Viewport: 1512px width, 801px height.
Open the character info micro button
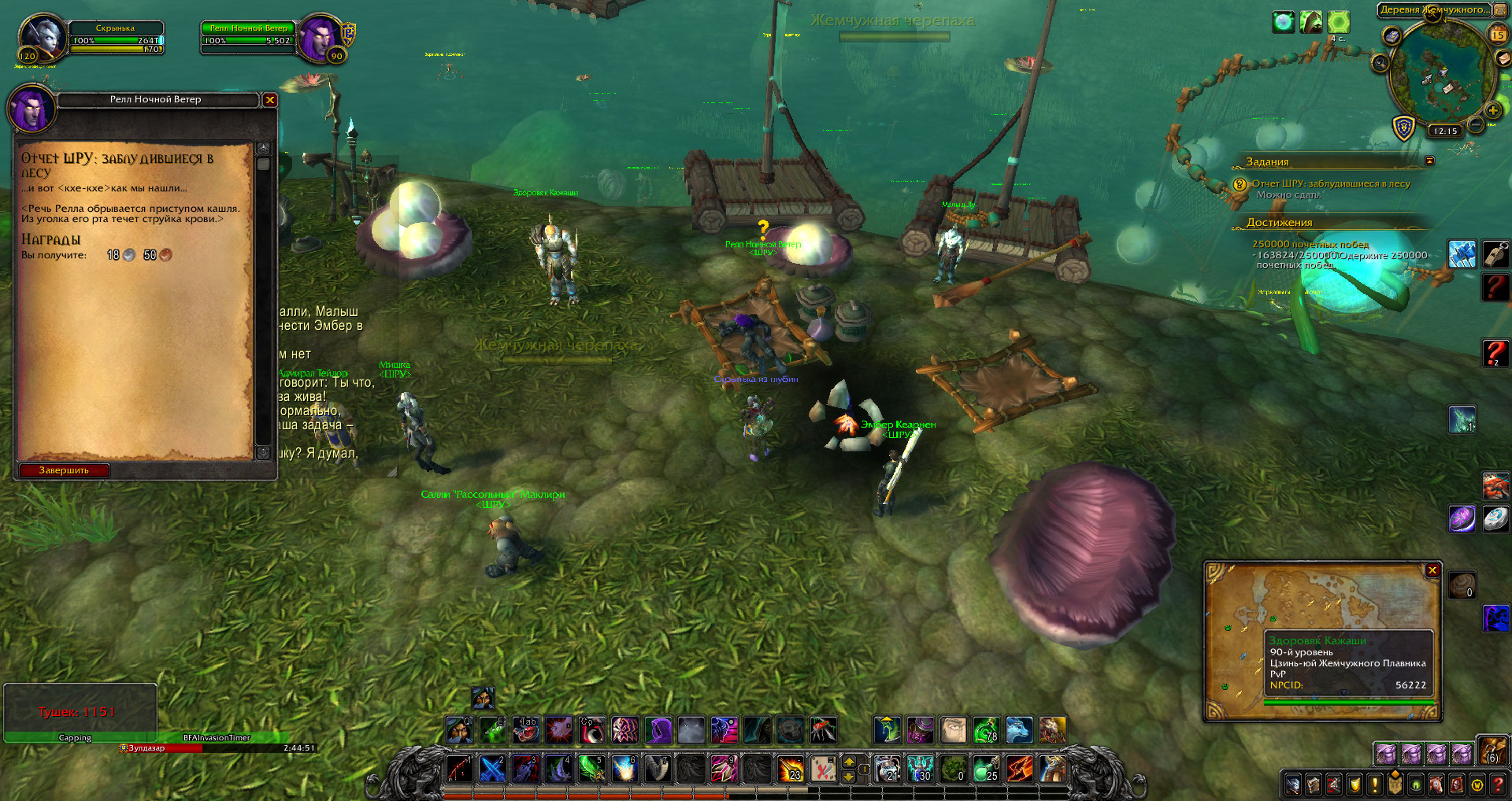tap(1293, 784)
